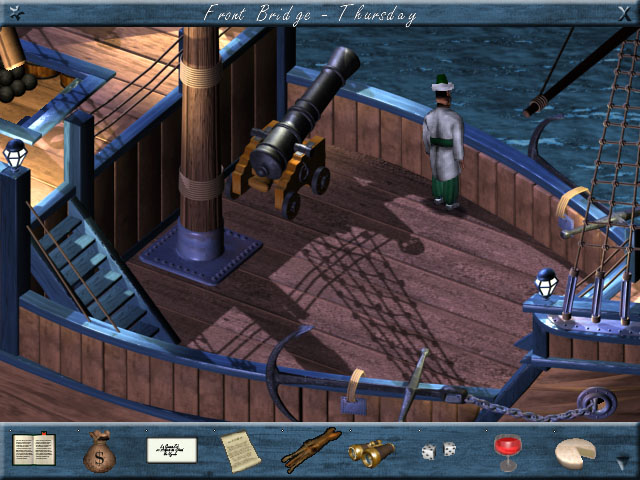This screenshot has height=480, width=640.
Task: Select the parchment letter item
Action: [x=240, y=450]
